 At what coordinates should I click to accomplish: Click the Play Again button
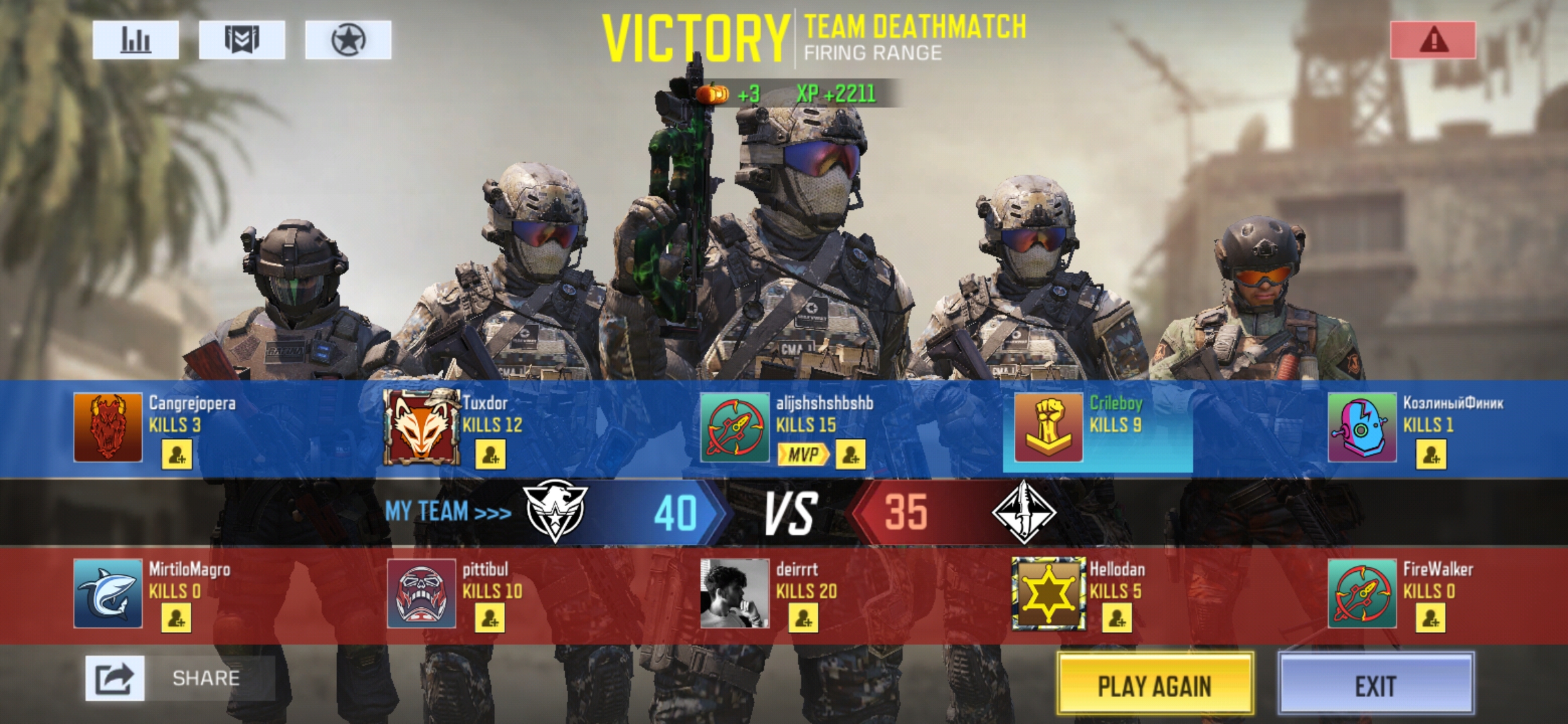click(x=1155, y=684)
